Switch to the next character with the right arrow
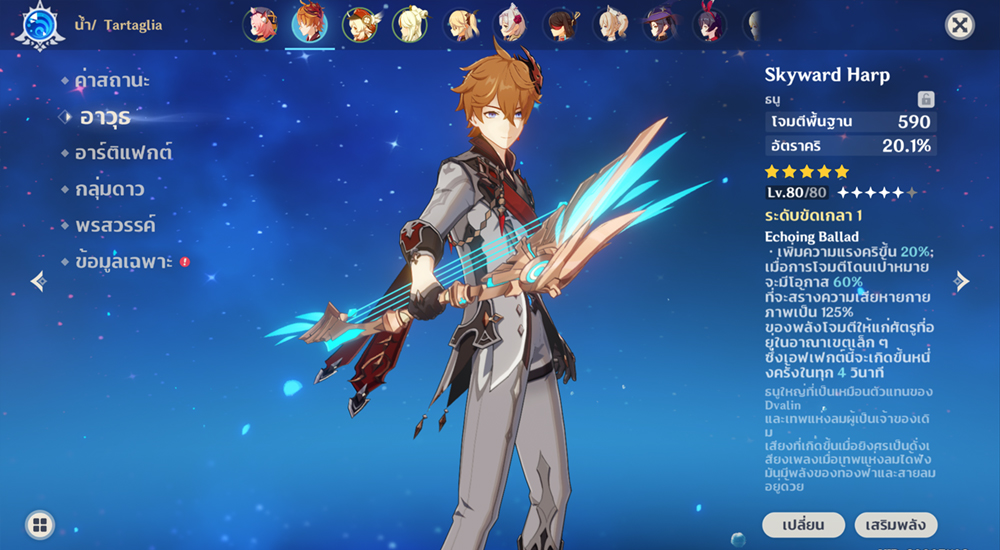The image size is (1000, 550). point(961,281)
